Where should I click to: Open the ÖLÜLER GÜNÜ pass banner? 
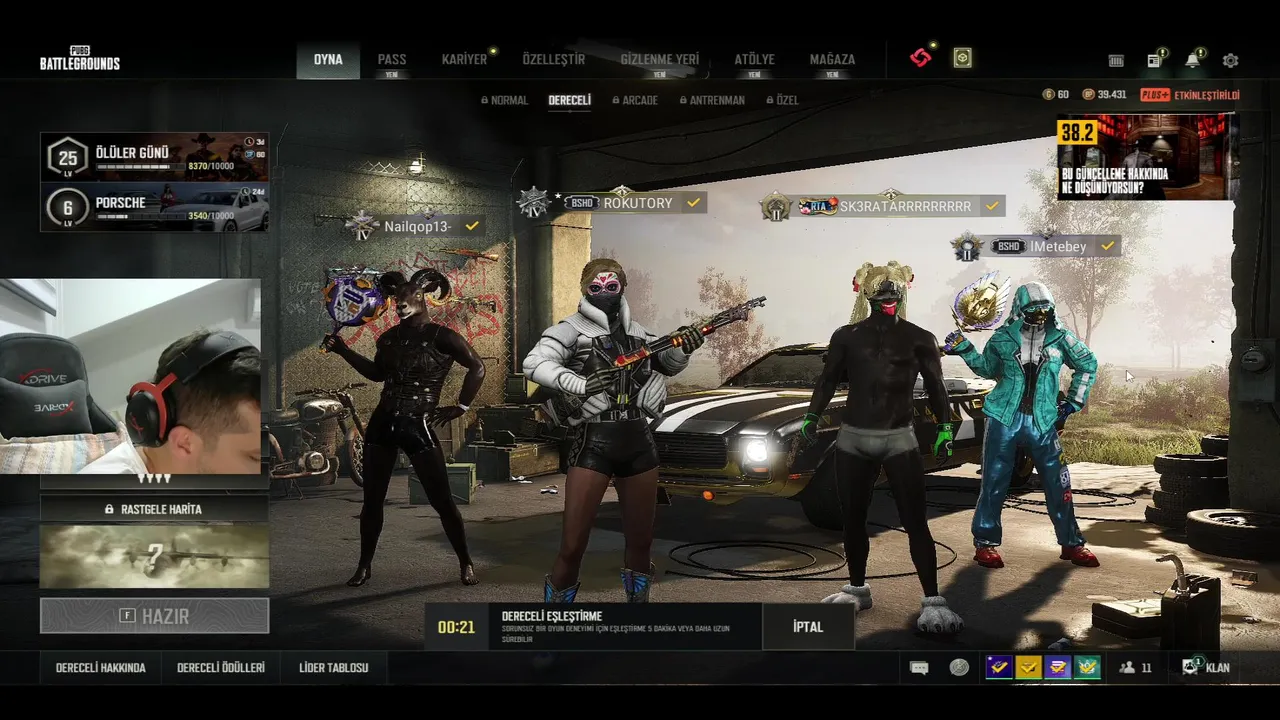click(154, 157)
